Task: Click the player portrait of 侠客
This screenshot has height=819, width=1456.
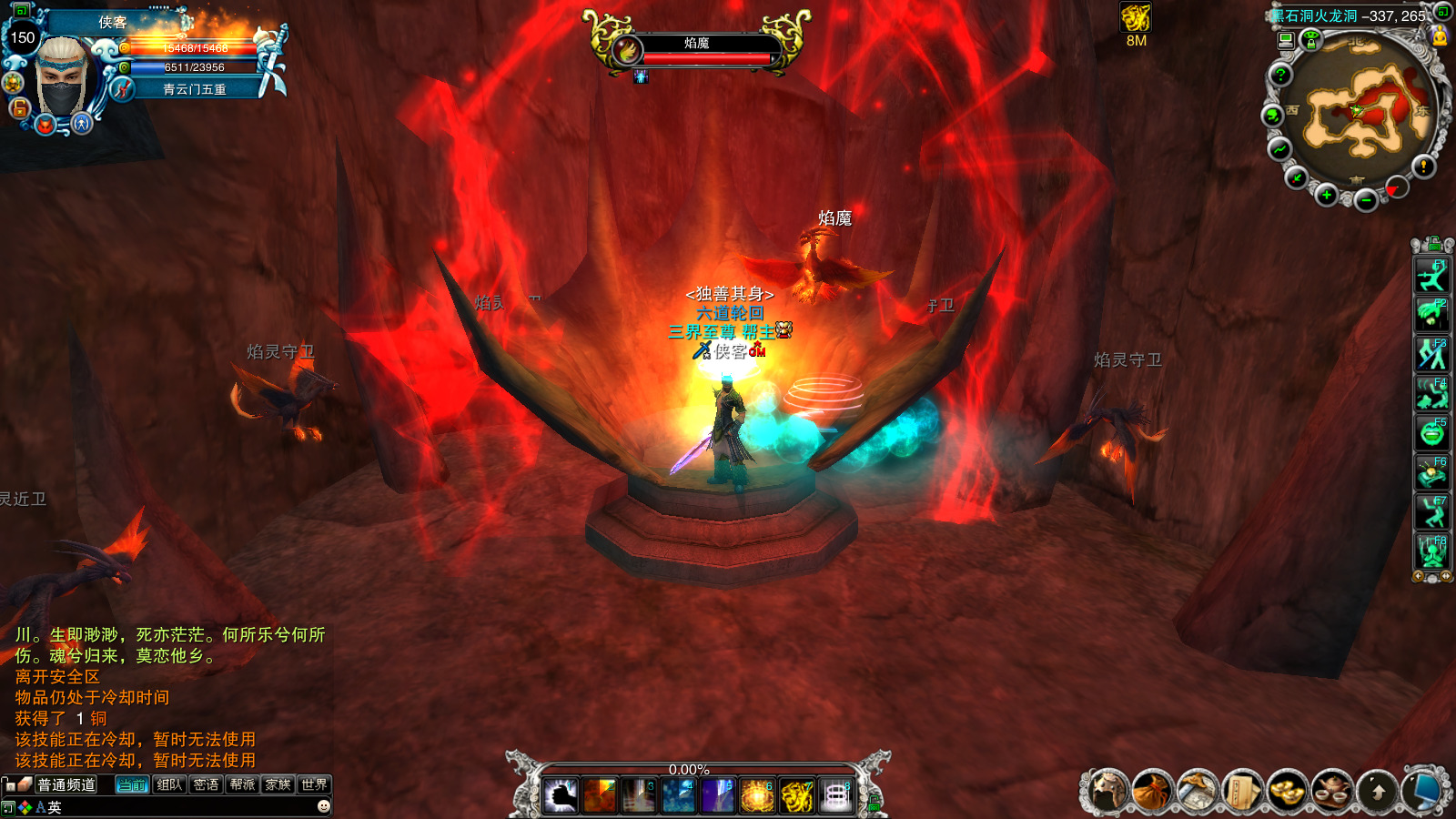Action: (x=62, y=77)
